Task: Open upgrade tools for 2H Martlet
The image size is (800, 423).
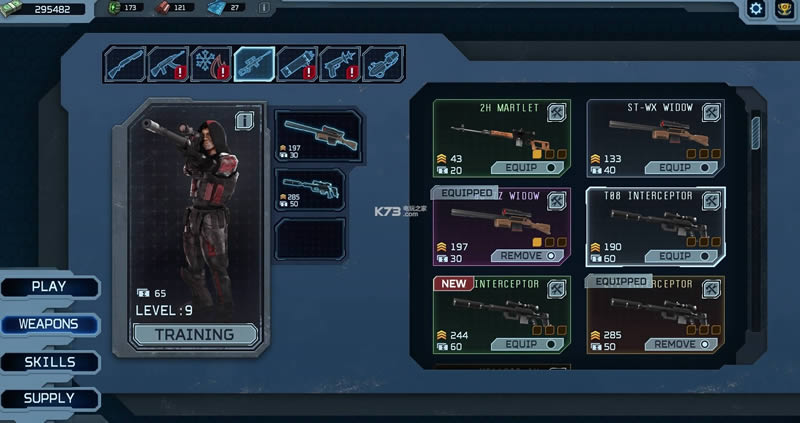Action: point(557,113)
